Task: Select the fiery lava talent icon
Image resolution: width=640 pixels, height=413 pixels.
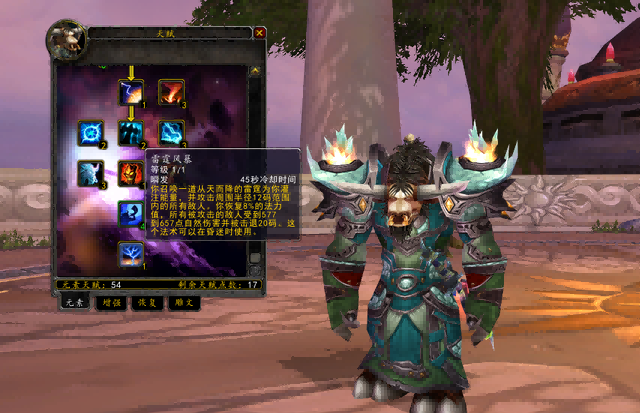Action: coord(171,92)
